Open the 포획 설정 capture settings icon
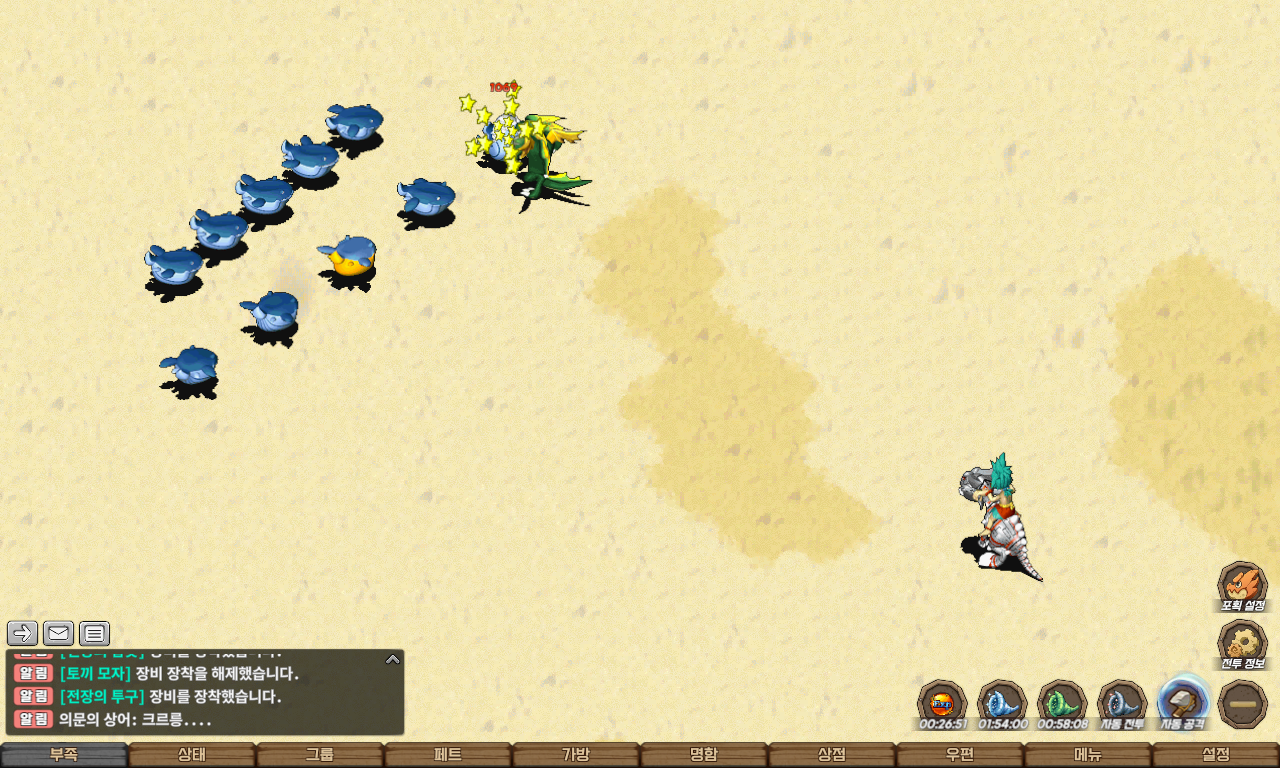 click(x=1242, y=585)
